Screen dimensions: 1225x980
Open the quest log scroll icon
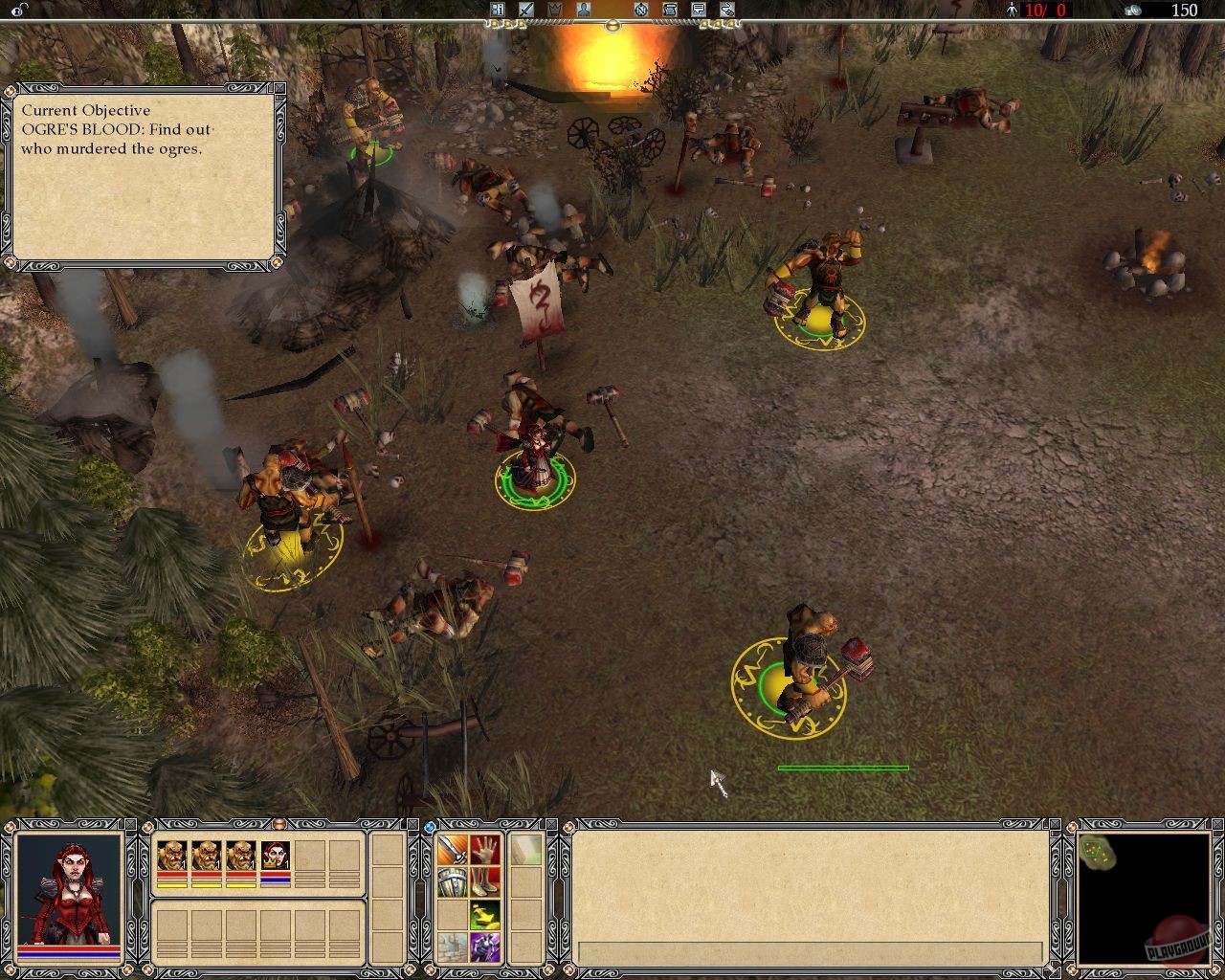point(668,10)
